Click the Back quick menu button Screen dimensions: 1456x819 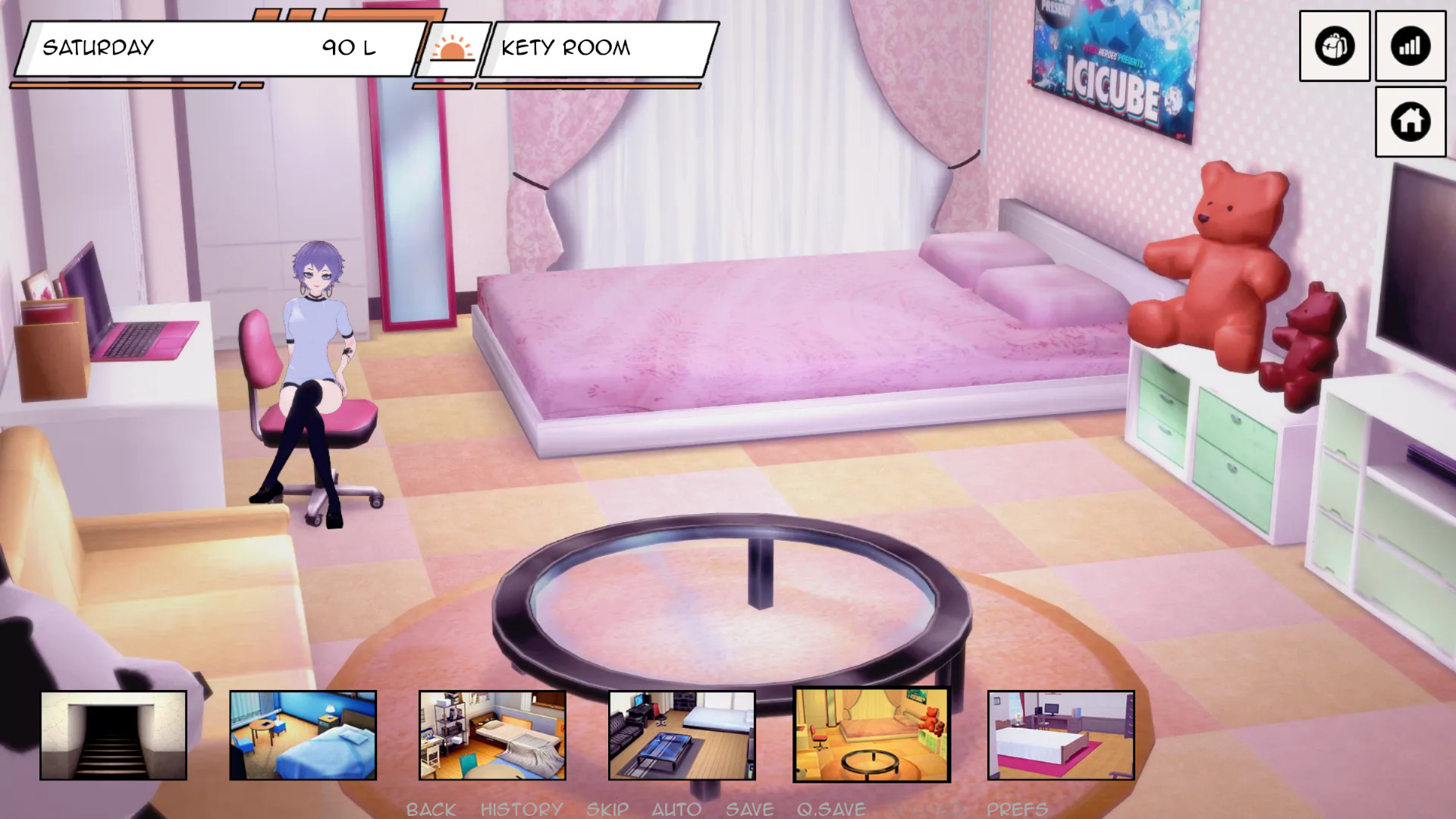[x=431, y=809]
